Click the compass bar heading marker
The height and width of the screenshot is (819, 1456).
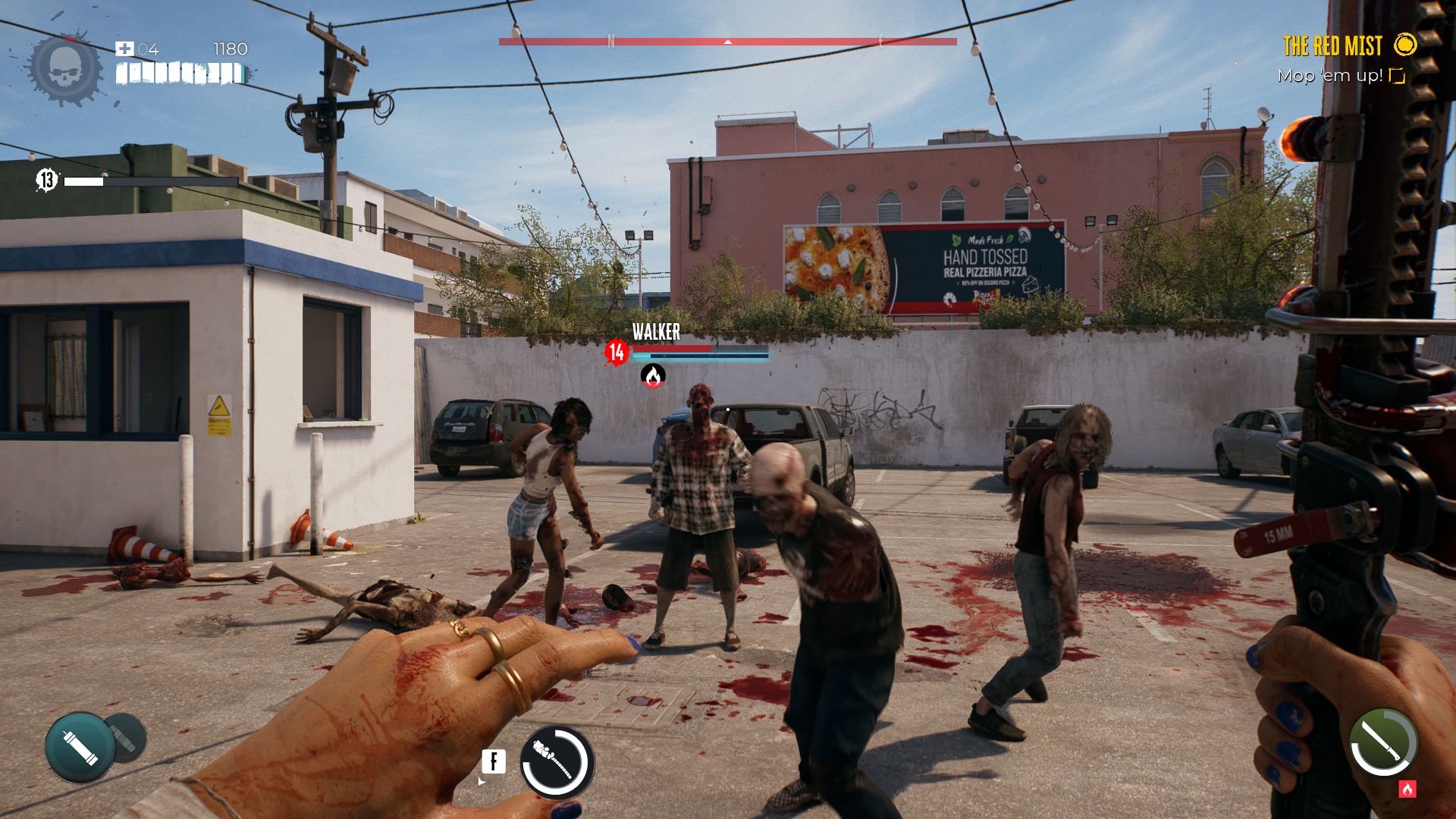(728, 42)
